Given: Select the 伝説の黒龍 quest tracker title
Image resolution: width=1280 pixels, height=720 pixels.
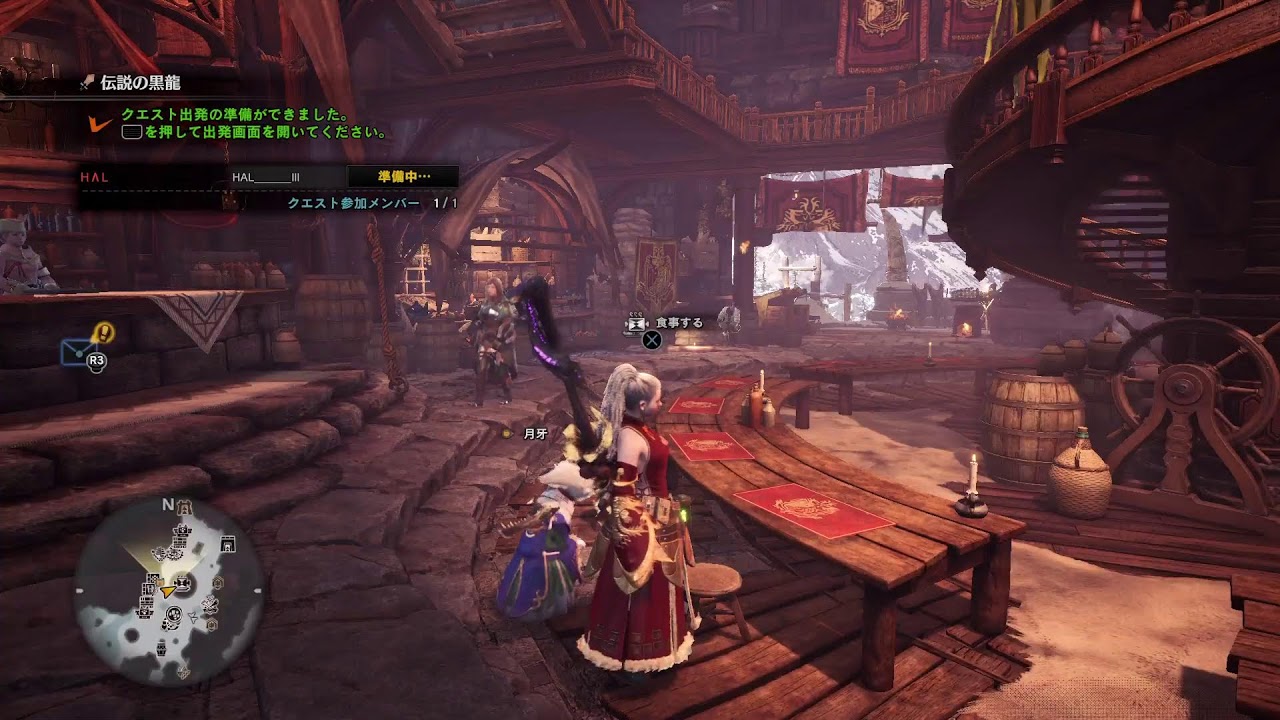Looking at the screenshot, I should coord(140,84).
